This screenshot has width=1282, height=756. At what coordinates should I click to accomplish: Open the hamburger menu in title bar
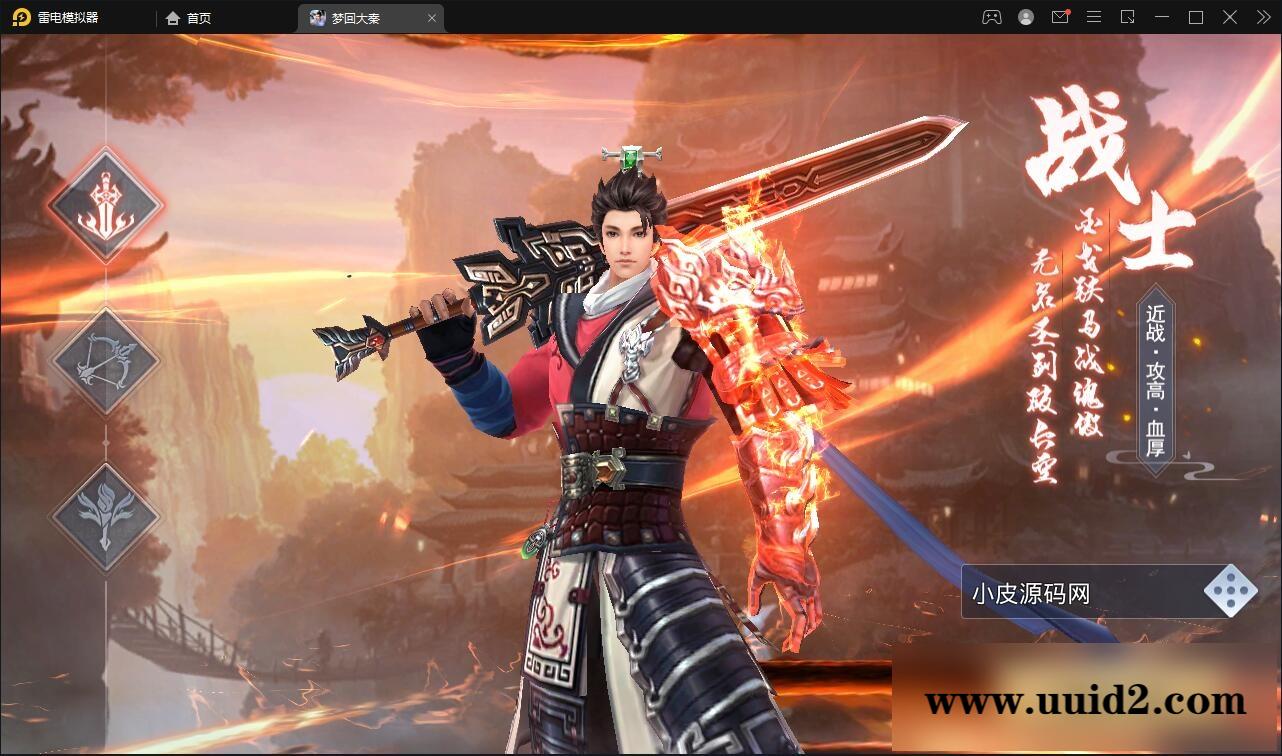click(x=1094, y=17)
